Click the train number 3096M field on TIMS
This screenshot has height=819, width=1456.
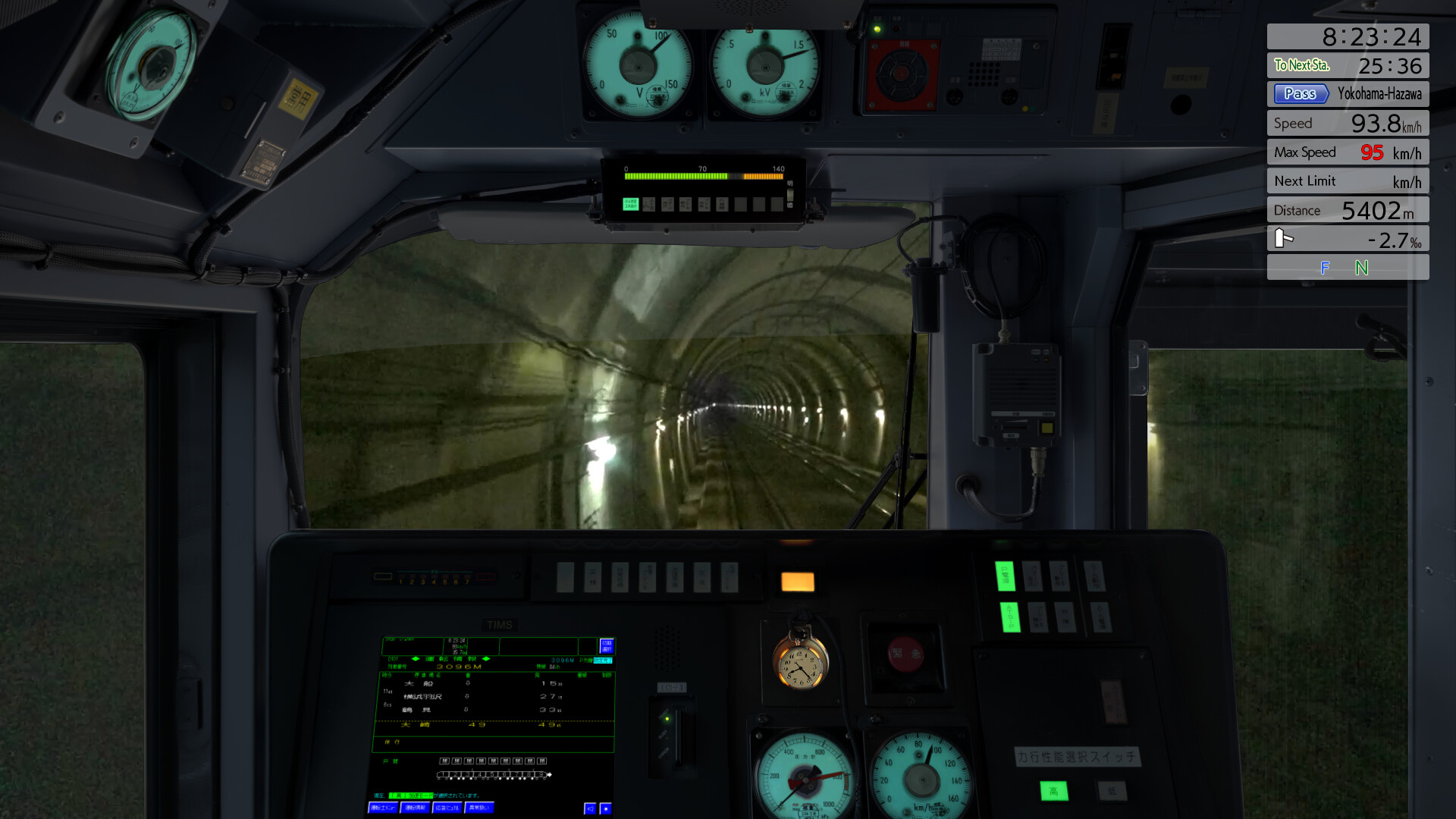click(x=460, y=666)
